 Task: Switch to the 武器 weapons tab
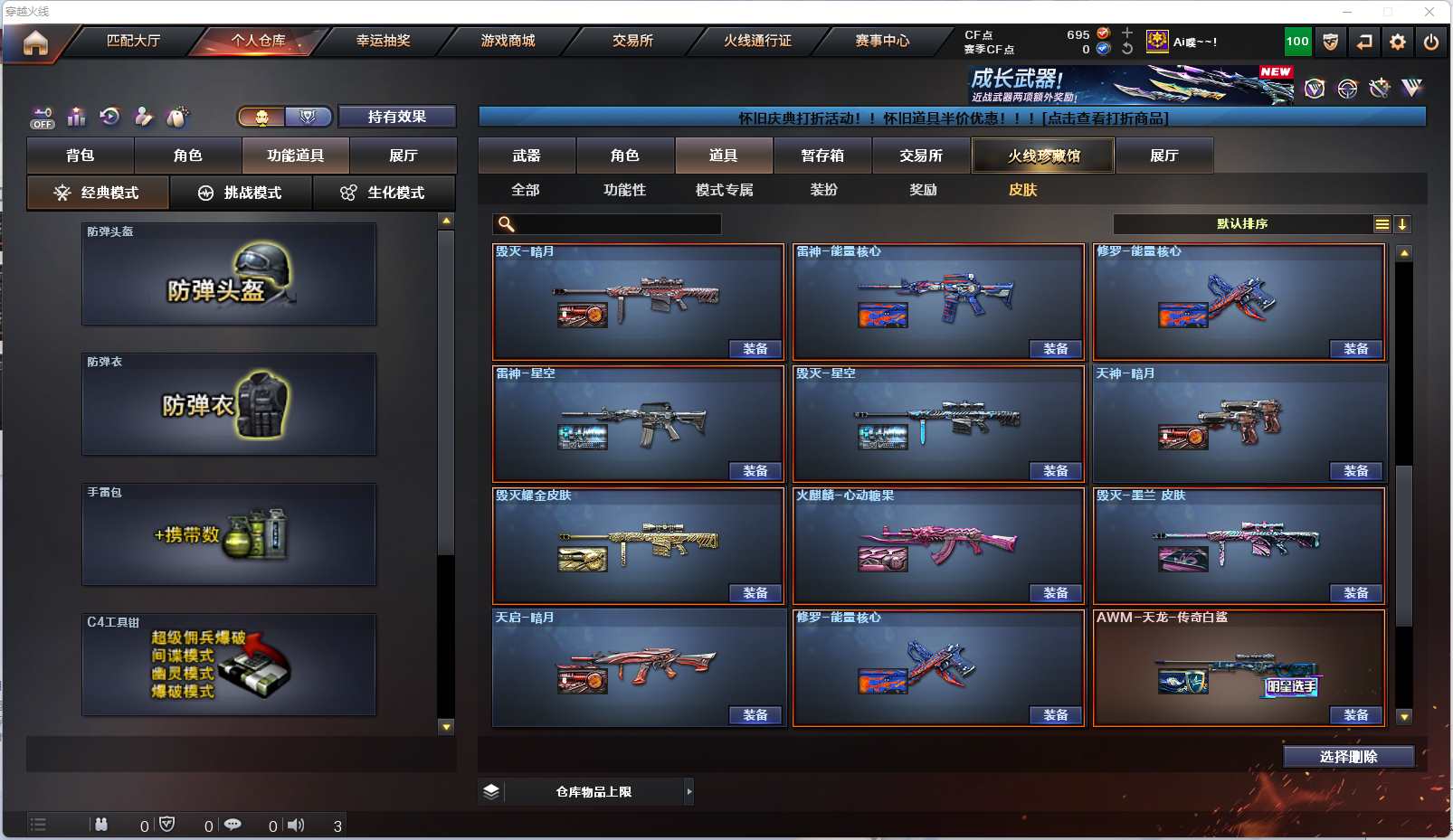click(527, 156)
